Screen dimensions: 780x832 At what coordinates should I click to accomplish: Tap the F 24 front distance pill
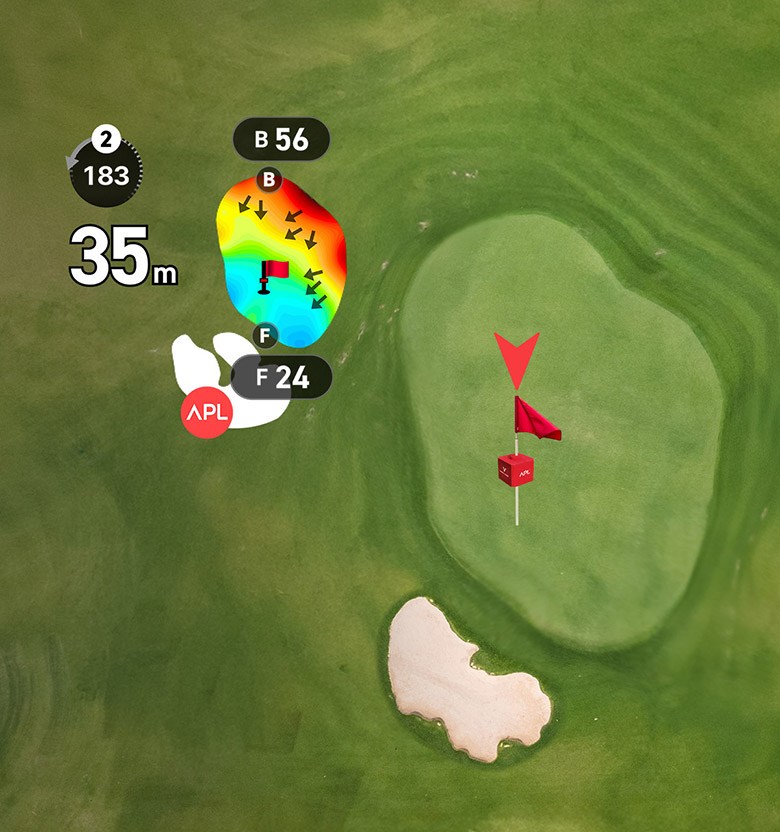[x=281, y=377]
